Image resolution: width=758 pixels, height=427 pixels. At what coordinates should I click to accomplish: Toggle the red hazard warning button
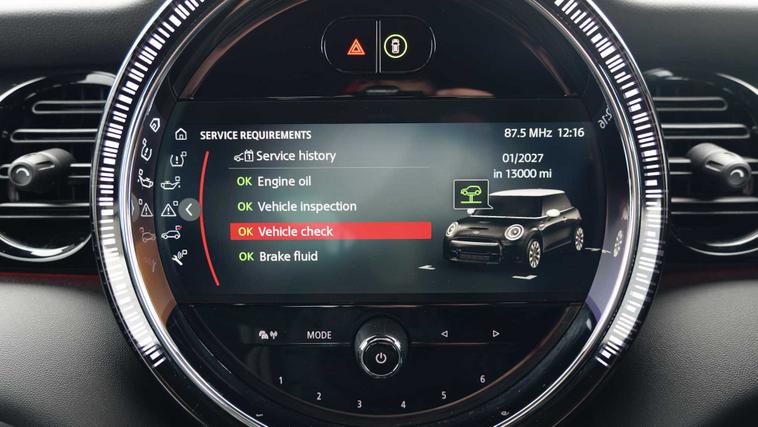point(355,47)
